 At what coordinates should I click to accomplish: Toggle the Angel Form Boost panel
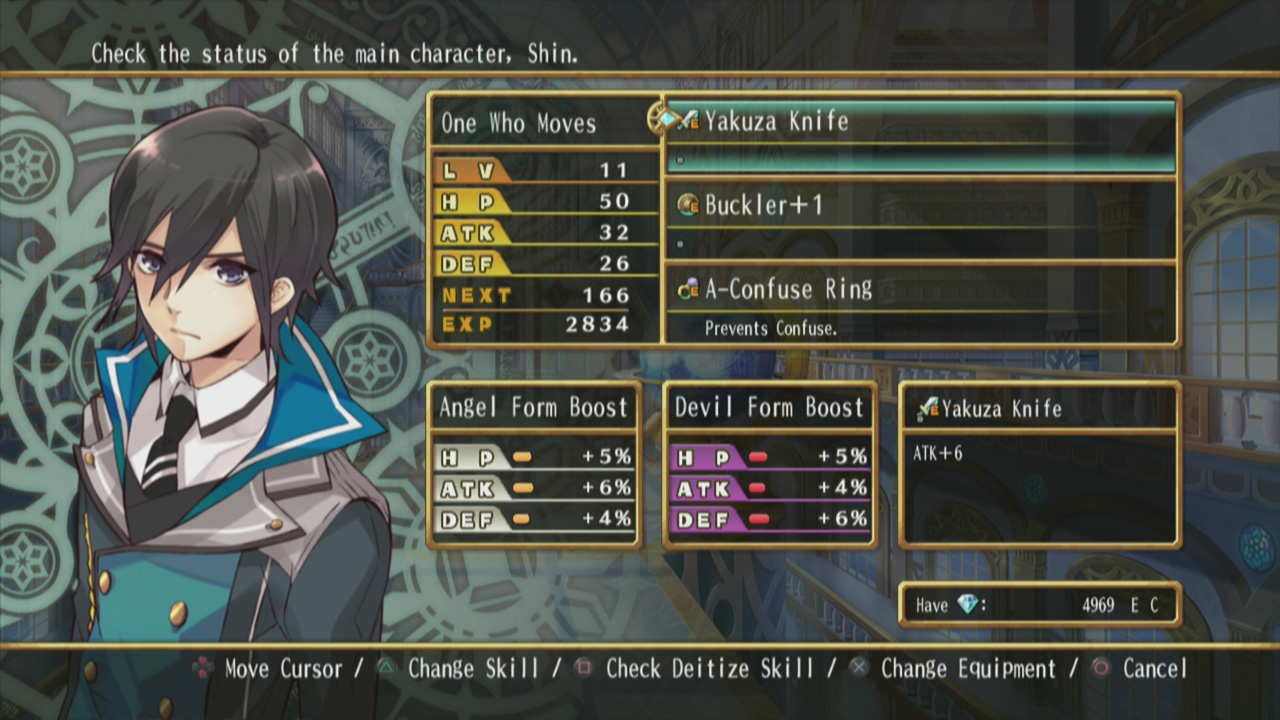tap(534, 407)
